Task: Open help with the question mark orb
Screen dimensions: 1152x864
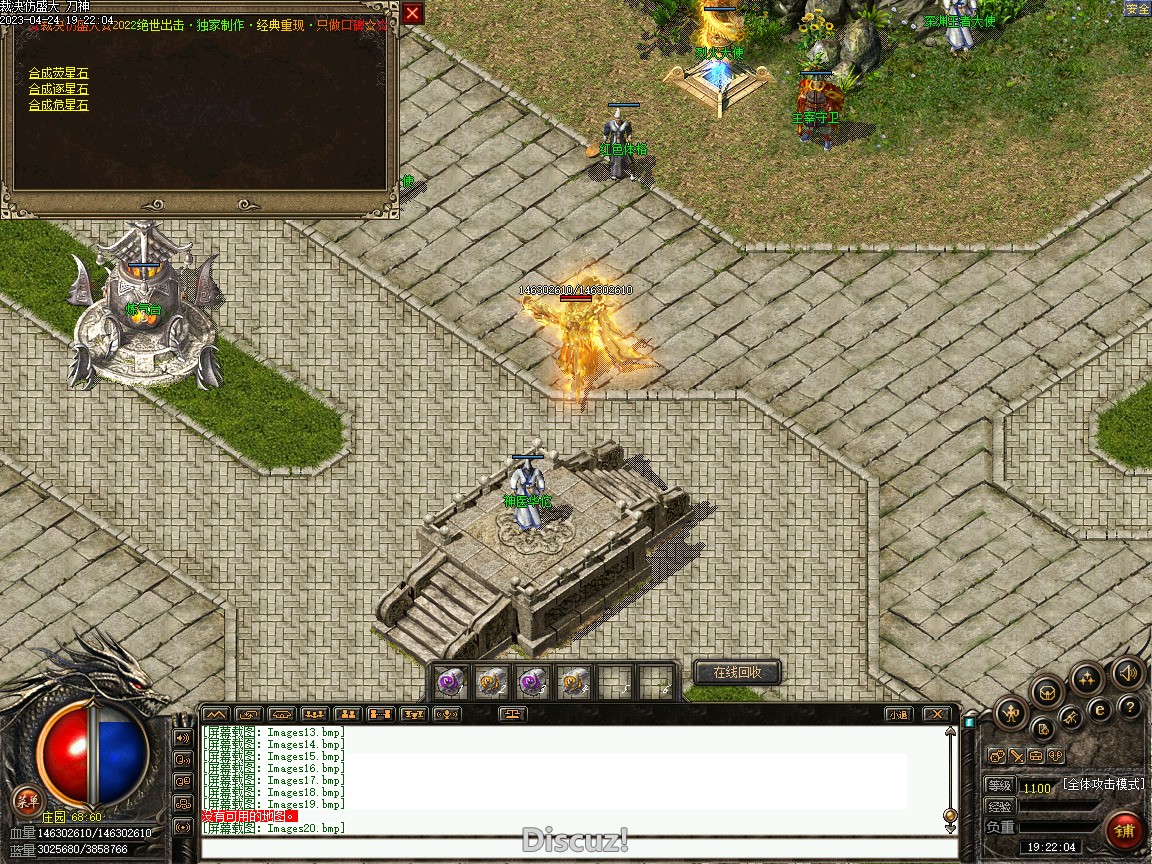Action: click(x=1130, y=707)
